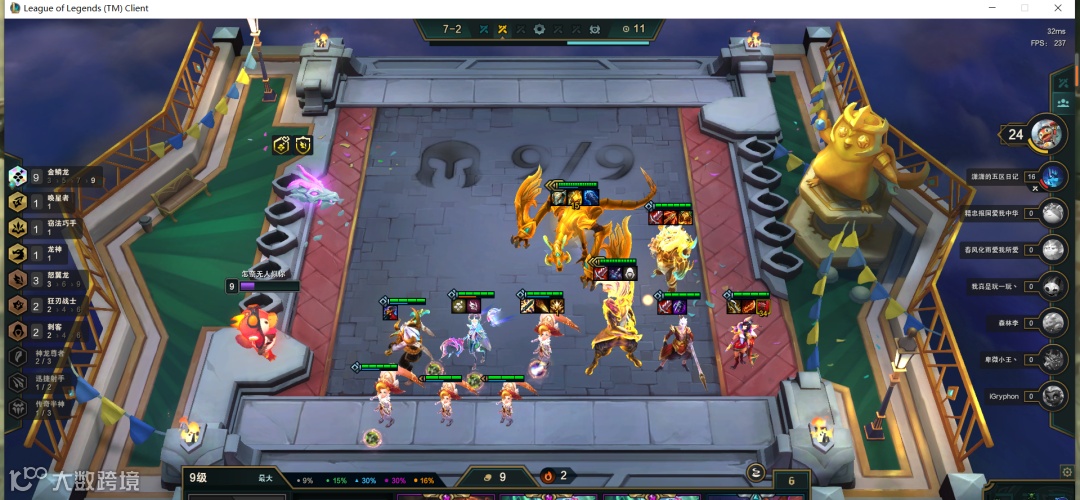
Task: Click the 狂刃战士 trait row
Action: pos(50,305)
